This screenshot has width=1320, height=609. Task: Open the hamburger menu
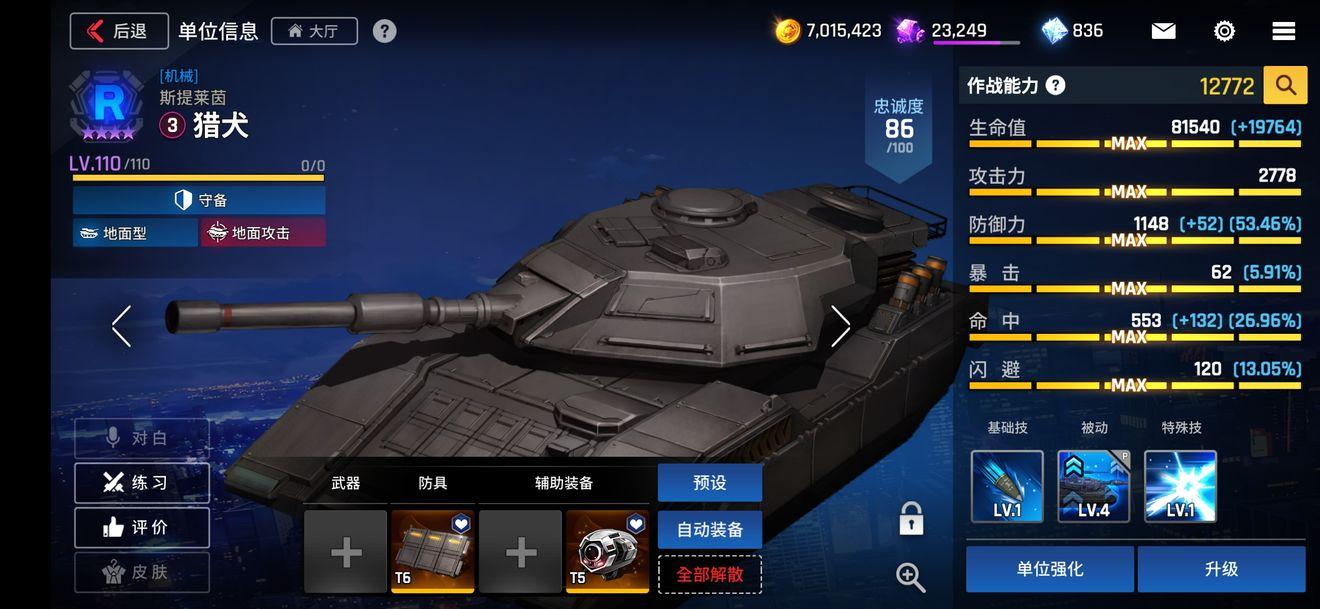pyautogui.click(x=1284, y=31)
